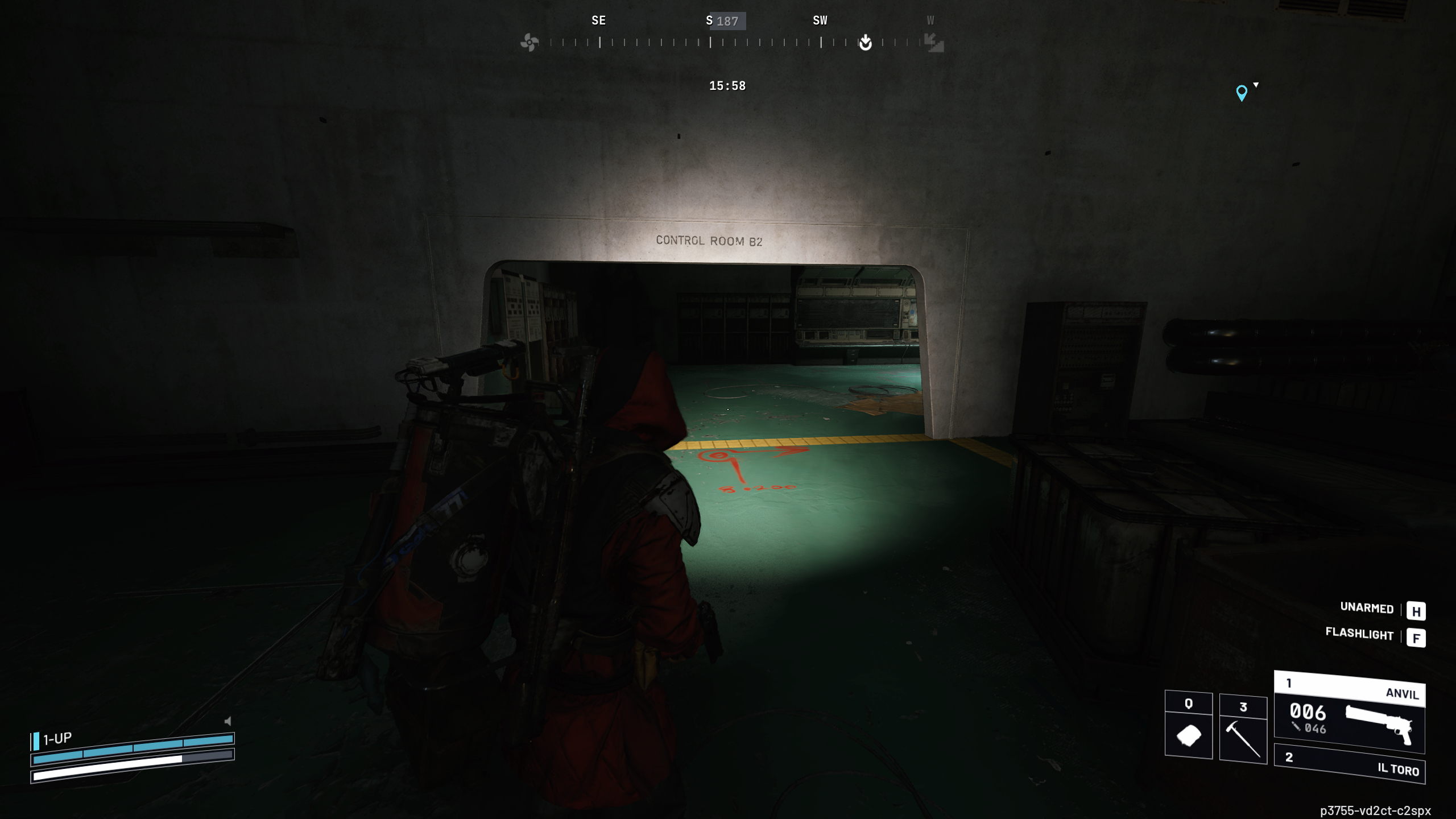This screenshot has width=1456, height=819.
Task: Select the stairs marker icon near the W heading
Action: [x=933, y=44]
